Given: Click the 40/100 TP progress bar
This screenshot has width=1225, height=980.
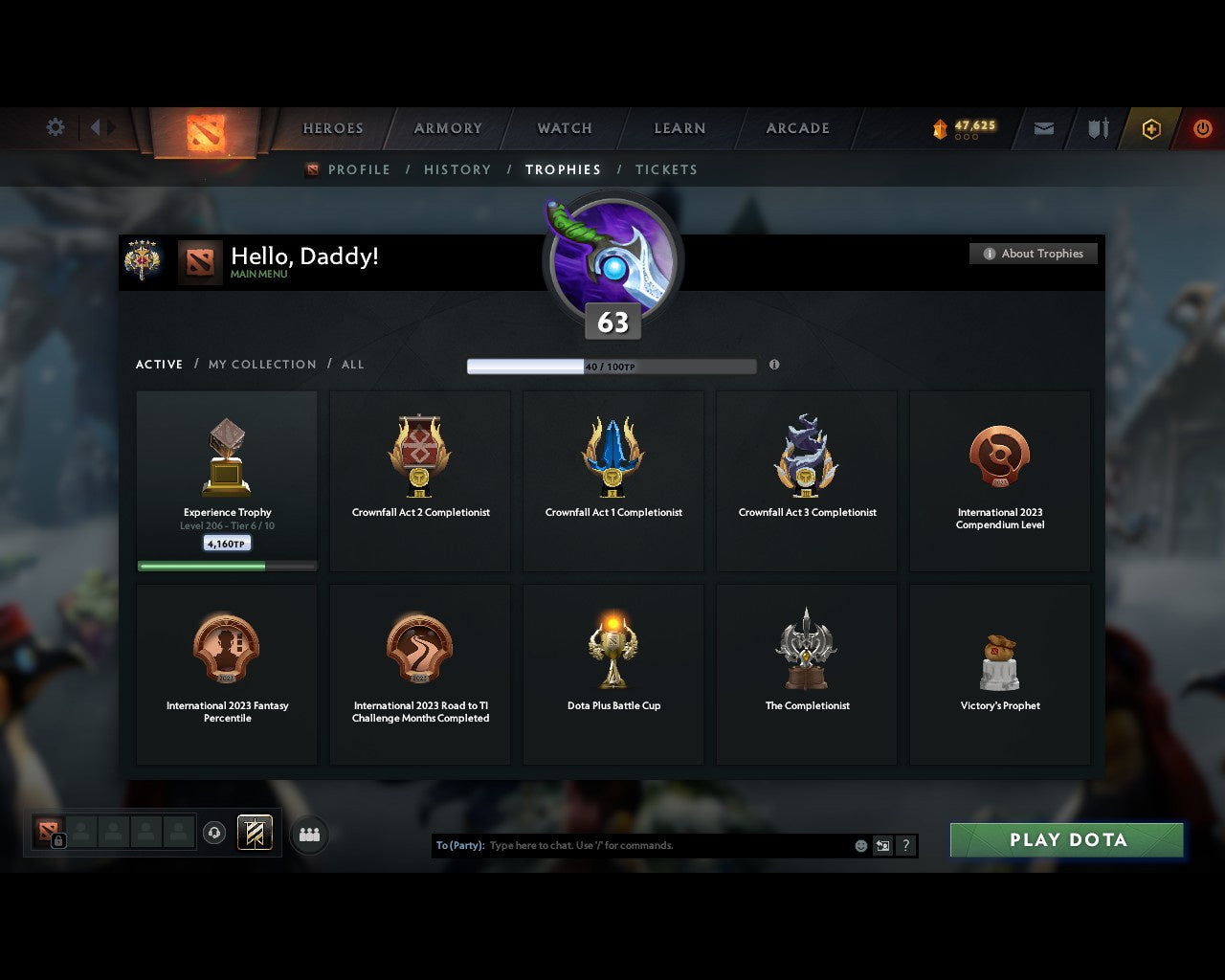Looking at the screenshot, I should pyautogui.click(x=612, y=366).
